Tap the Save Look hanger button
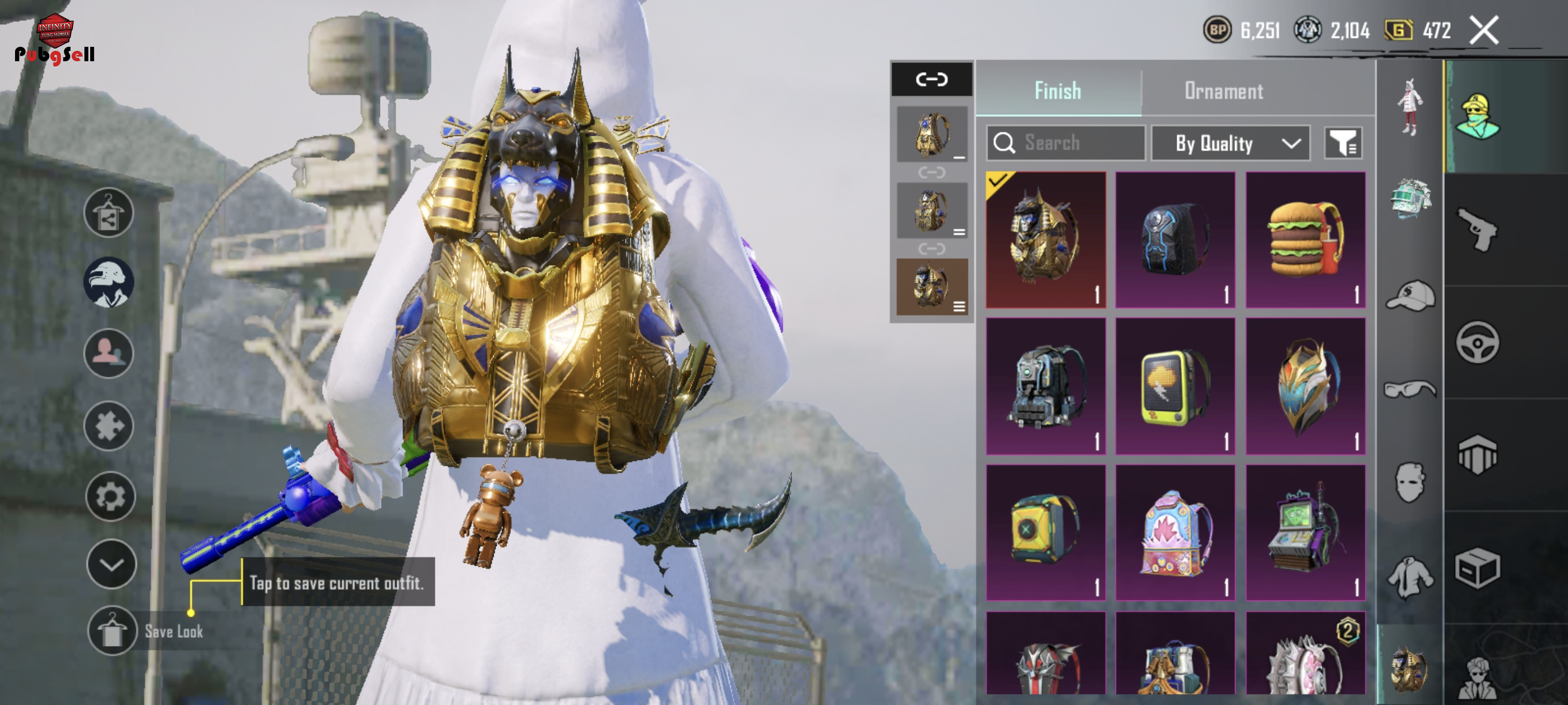The height and width of the screenshot is (705, 1568). 112,631
